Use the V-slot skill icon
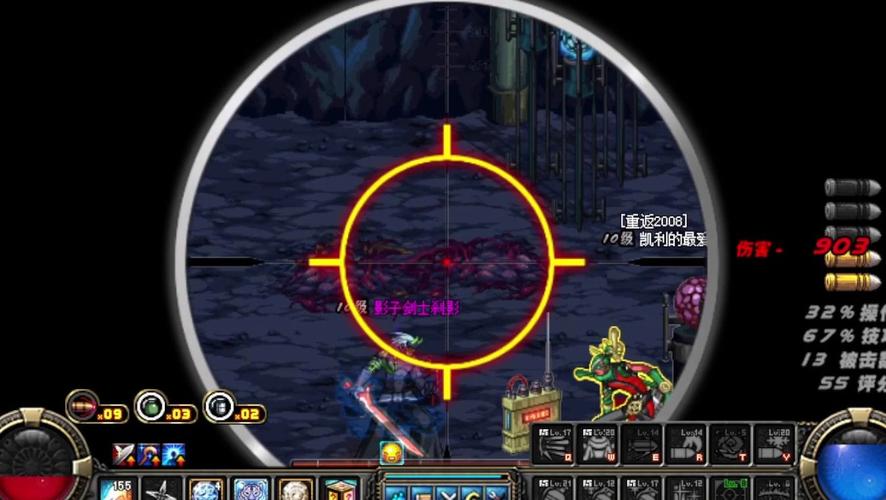This screenshot has width=886, height=500. 776,444
